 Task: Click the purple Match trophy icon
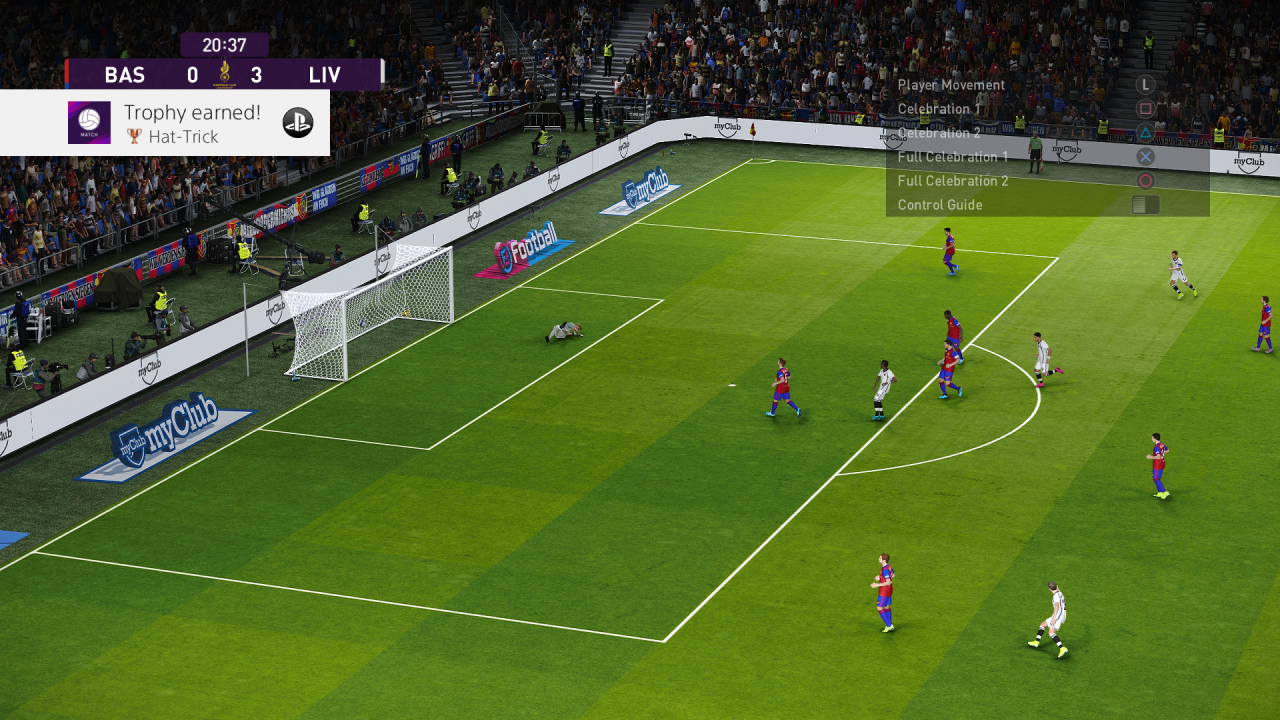[89, 123]
